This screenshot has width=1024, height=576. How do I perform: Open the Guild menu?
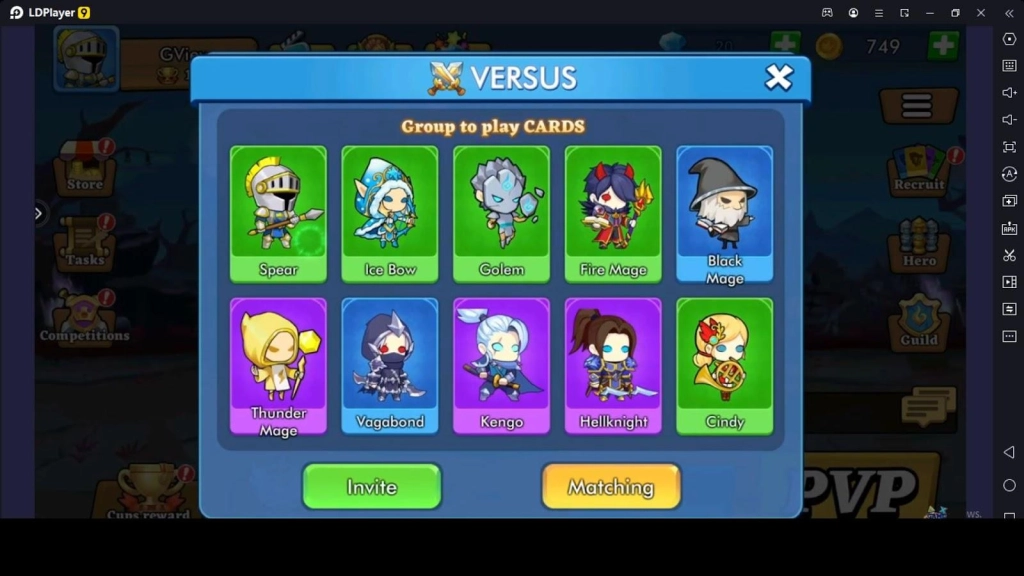[919, 322]
